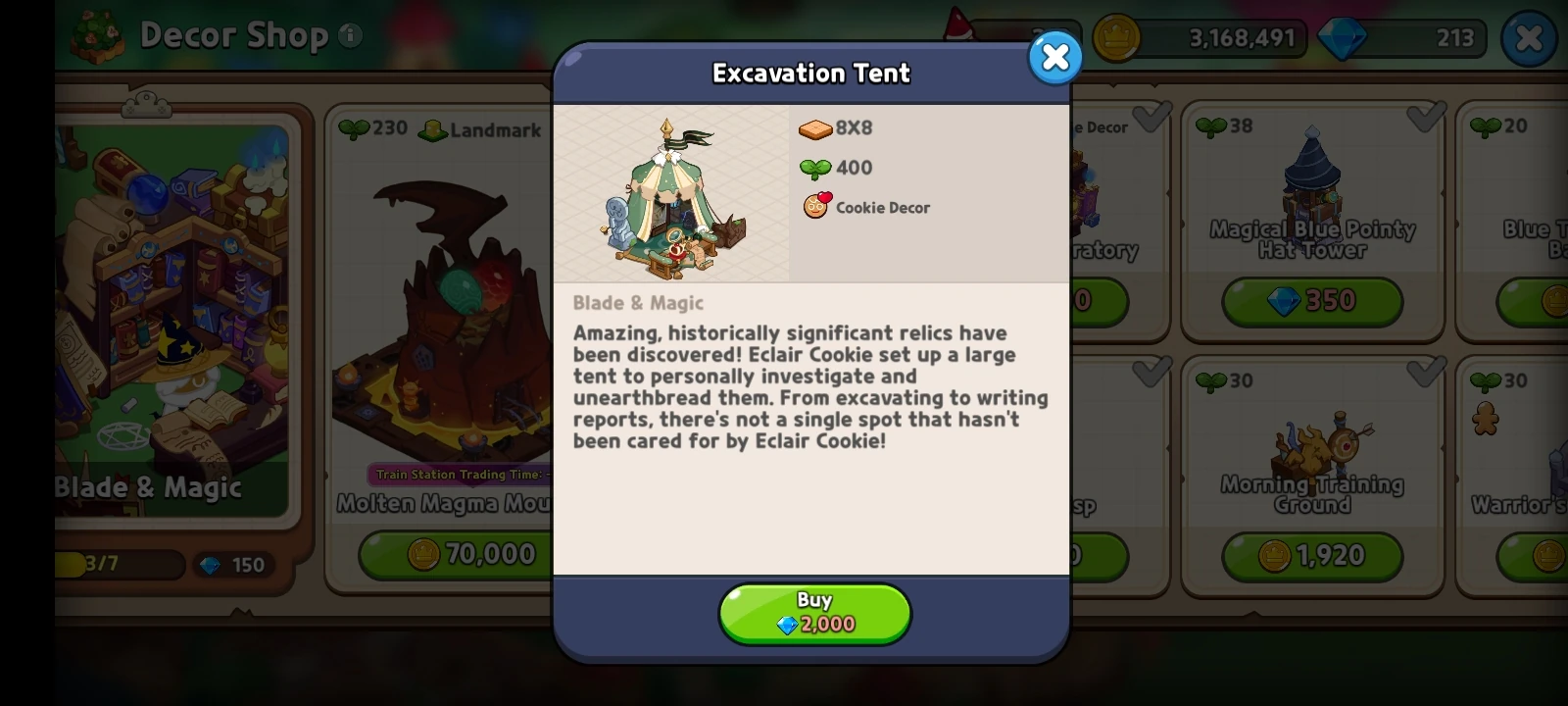Click the Decor Shop building icon
The width and height of the screenshot is (1568, 706).
(96, 35)
